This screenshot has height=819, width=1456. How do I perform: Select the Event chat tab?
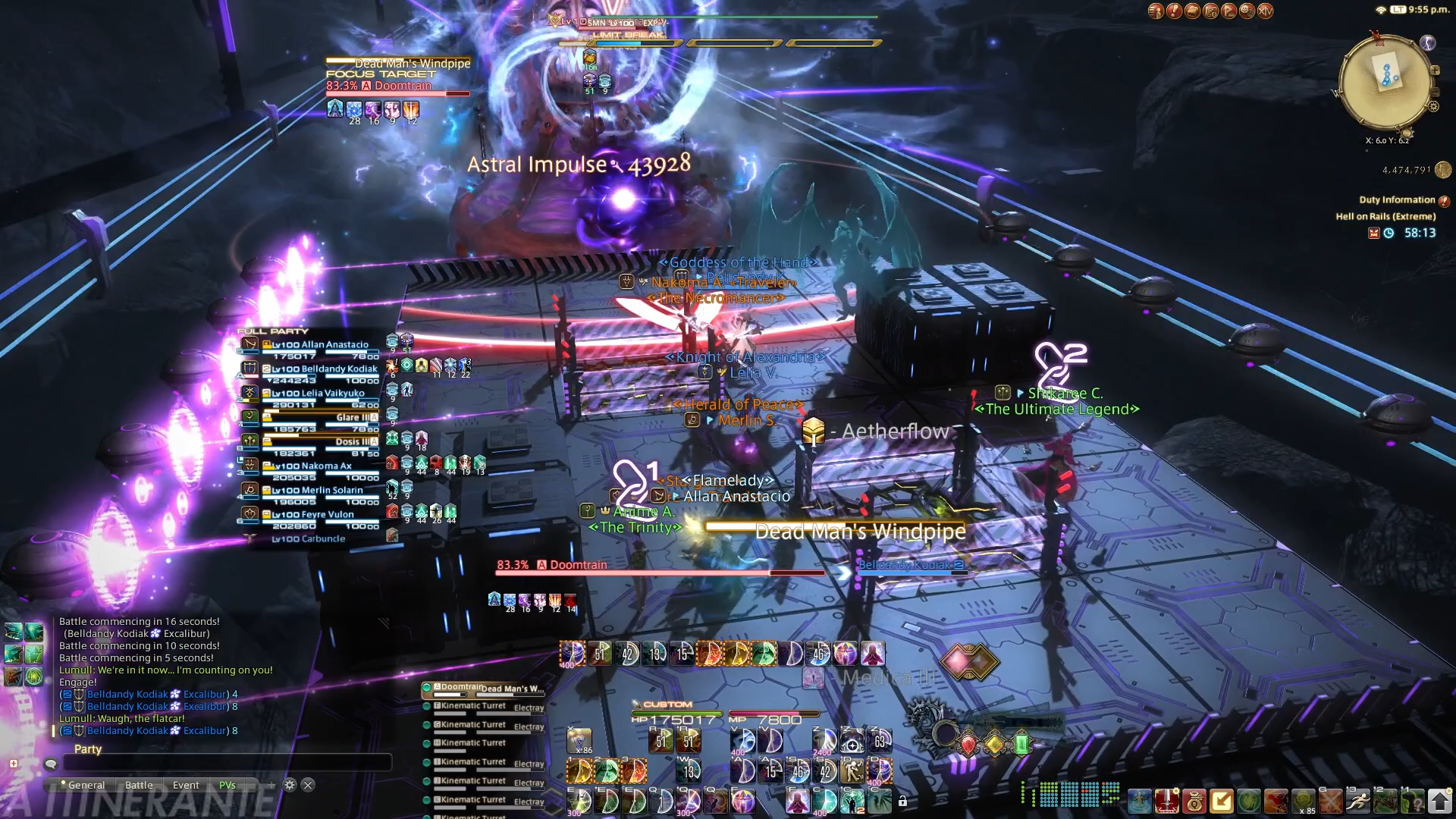(x=186, y=785)
